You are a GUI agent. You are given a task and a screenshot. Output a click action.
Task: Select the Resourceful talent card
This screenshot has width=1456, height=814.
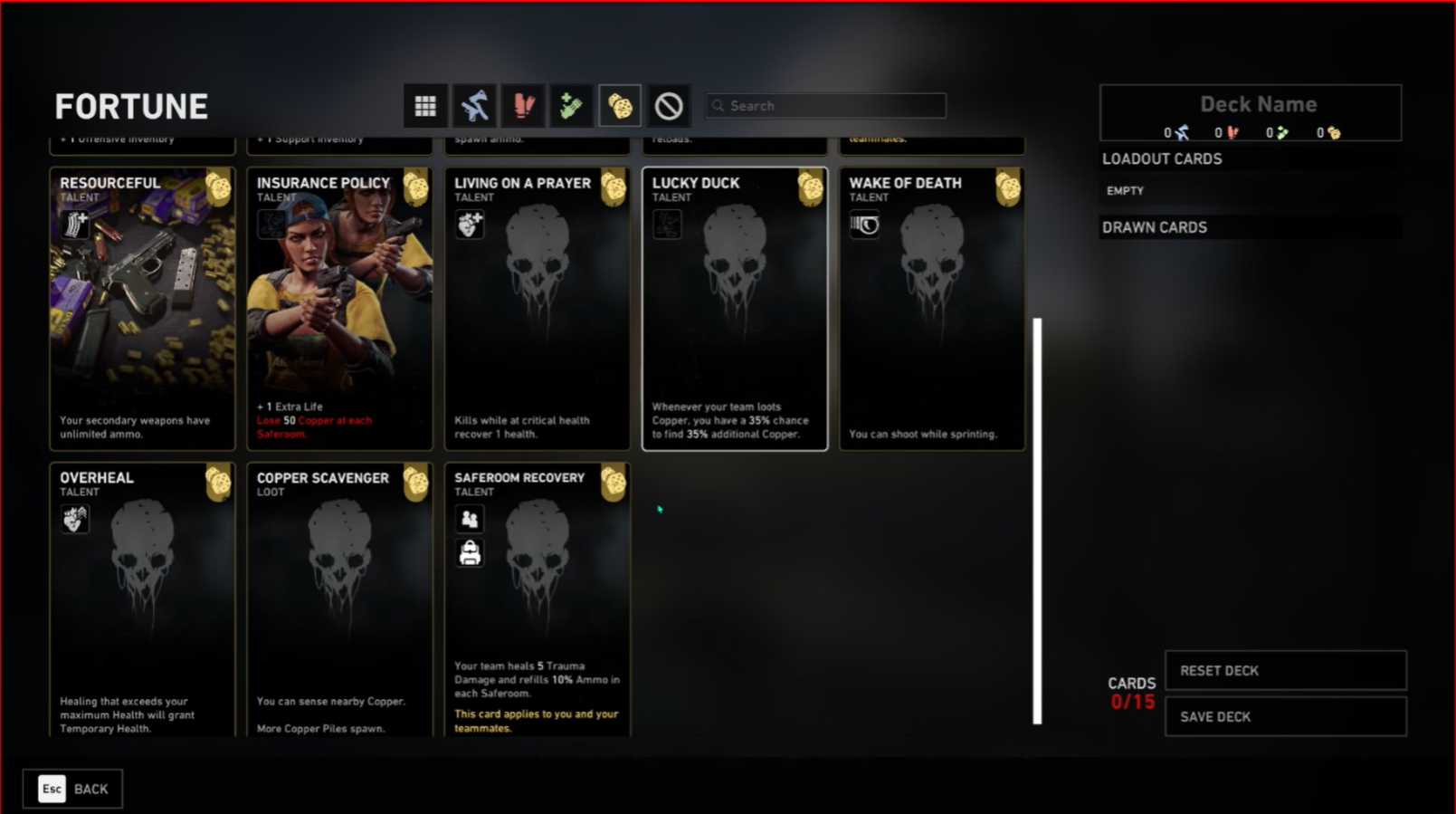142,308
